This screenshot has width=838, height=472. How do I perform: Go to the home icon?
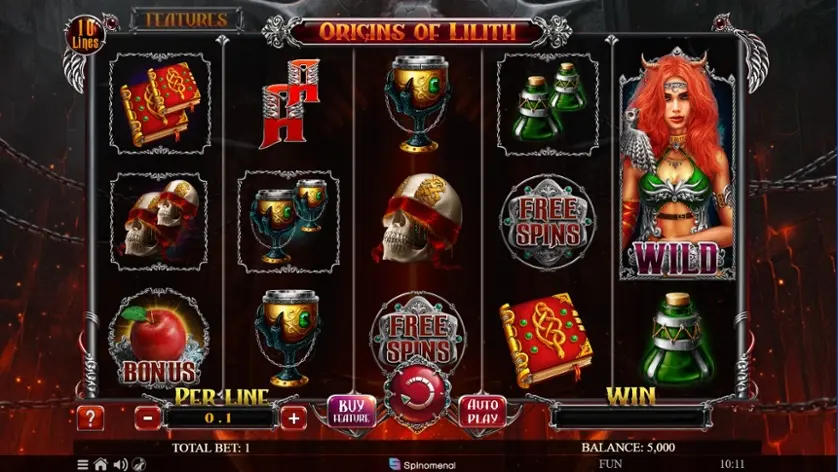[x=100, y=465]
